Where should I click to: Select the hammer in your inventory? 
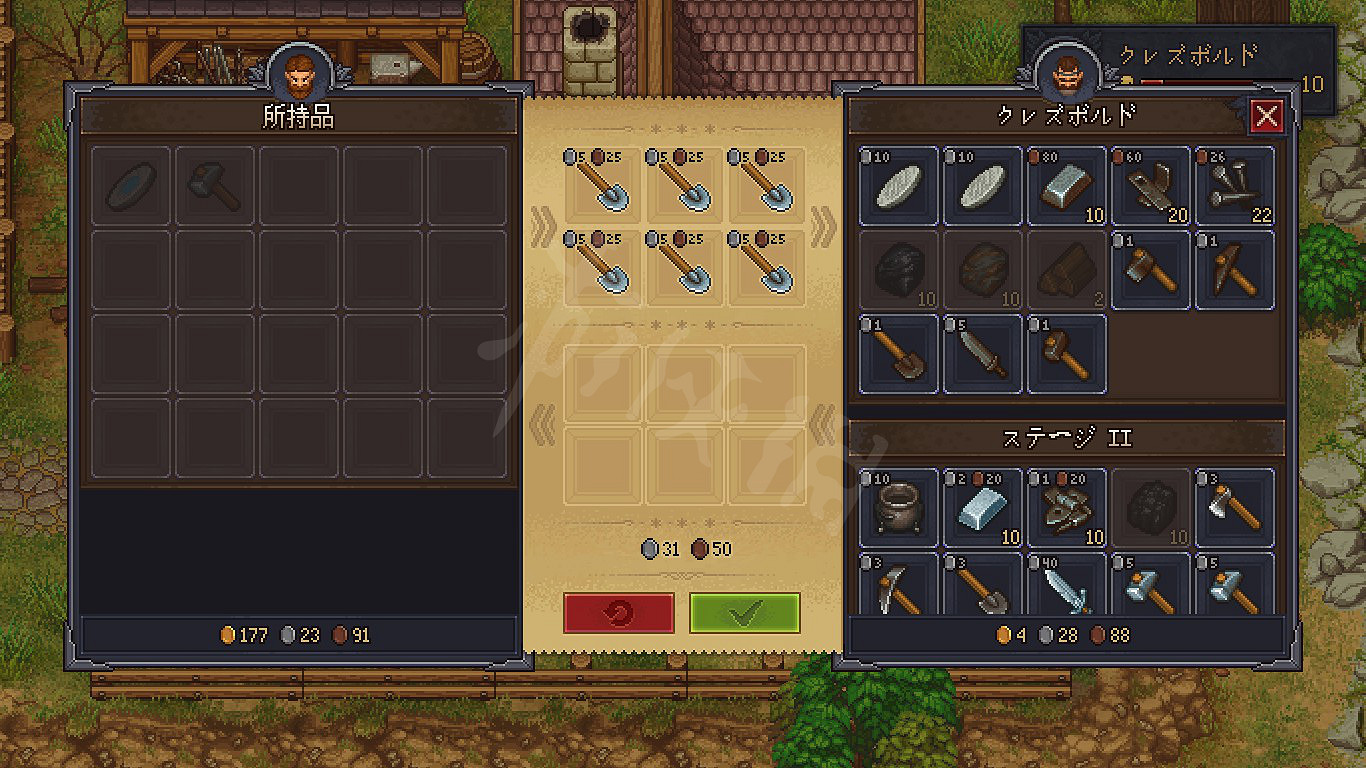[216, 186]
